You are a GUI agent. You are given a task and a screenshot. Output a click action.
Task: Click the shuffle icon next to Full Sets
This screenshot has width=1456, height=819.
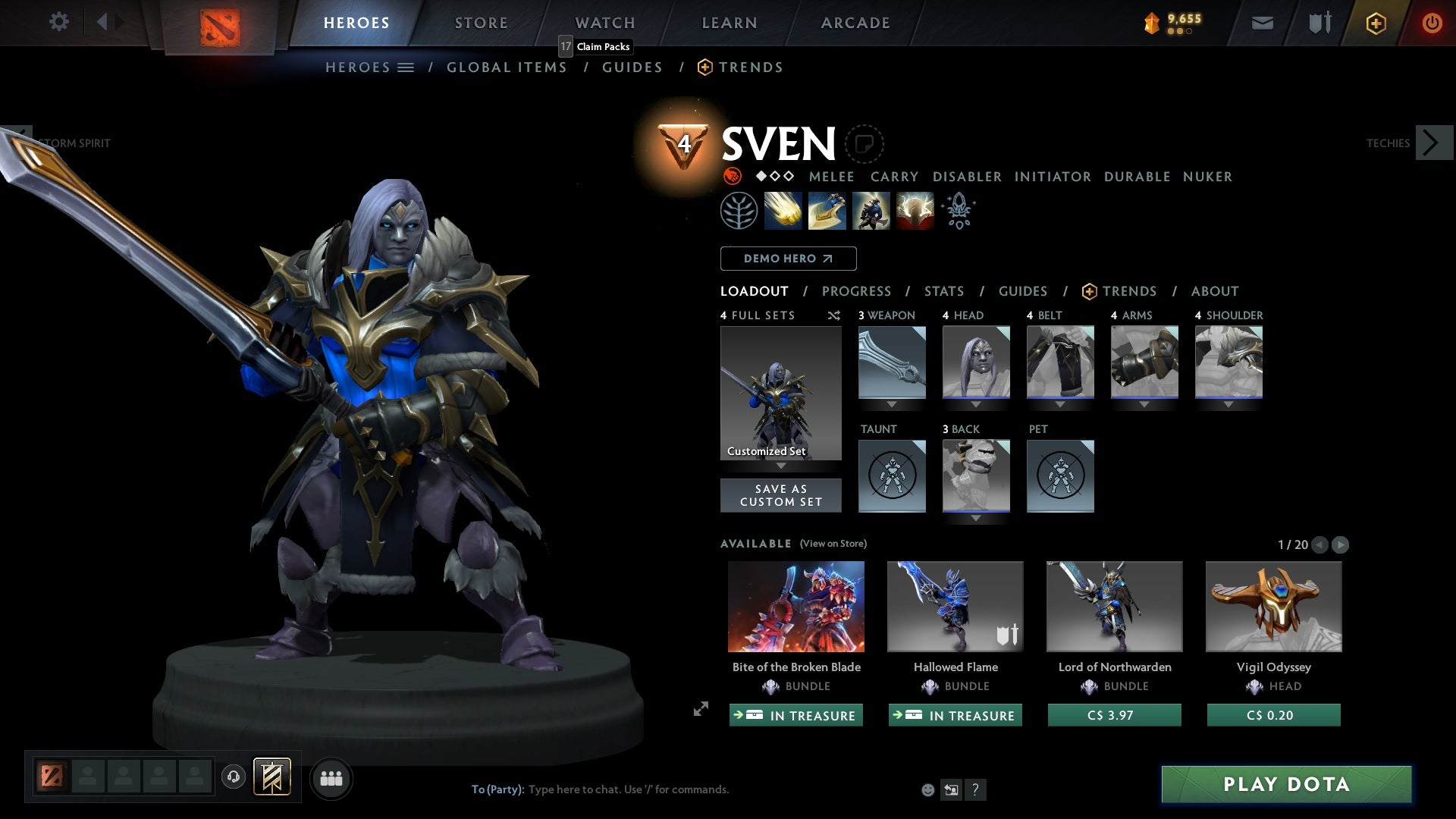833,315
